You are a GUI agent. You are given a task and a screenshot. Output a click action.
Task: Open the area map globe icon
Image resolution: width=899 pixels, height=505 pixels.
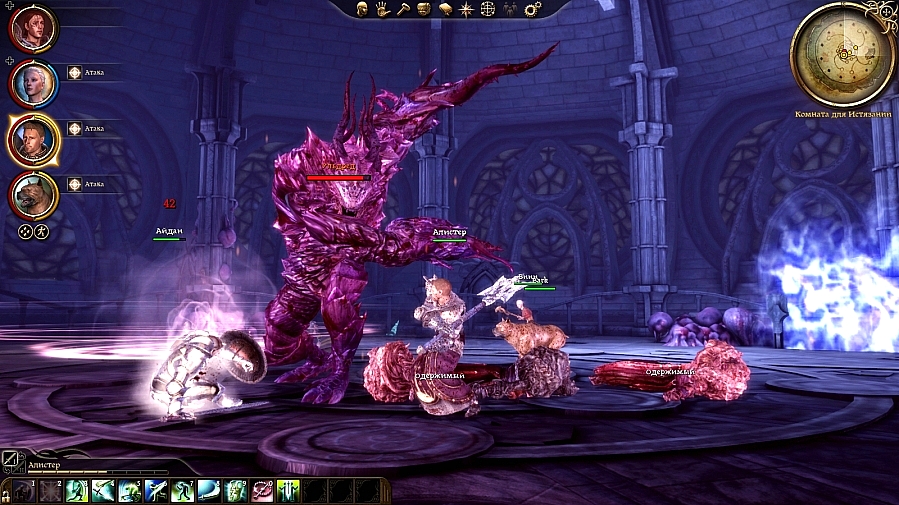(488, 9)
